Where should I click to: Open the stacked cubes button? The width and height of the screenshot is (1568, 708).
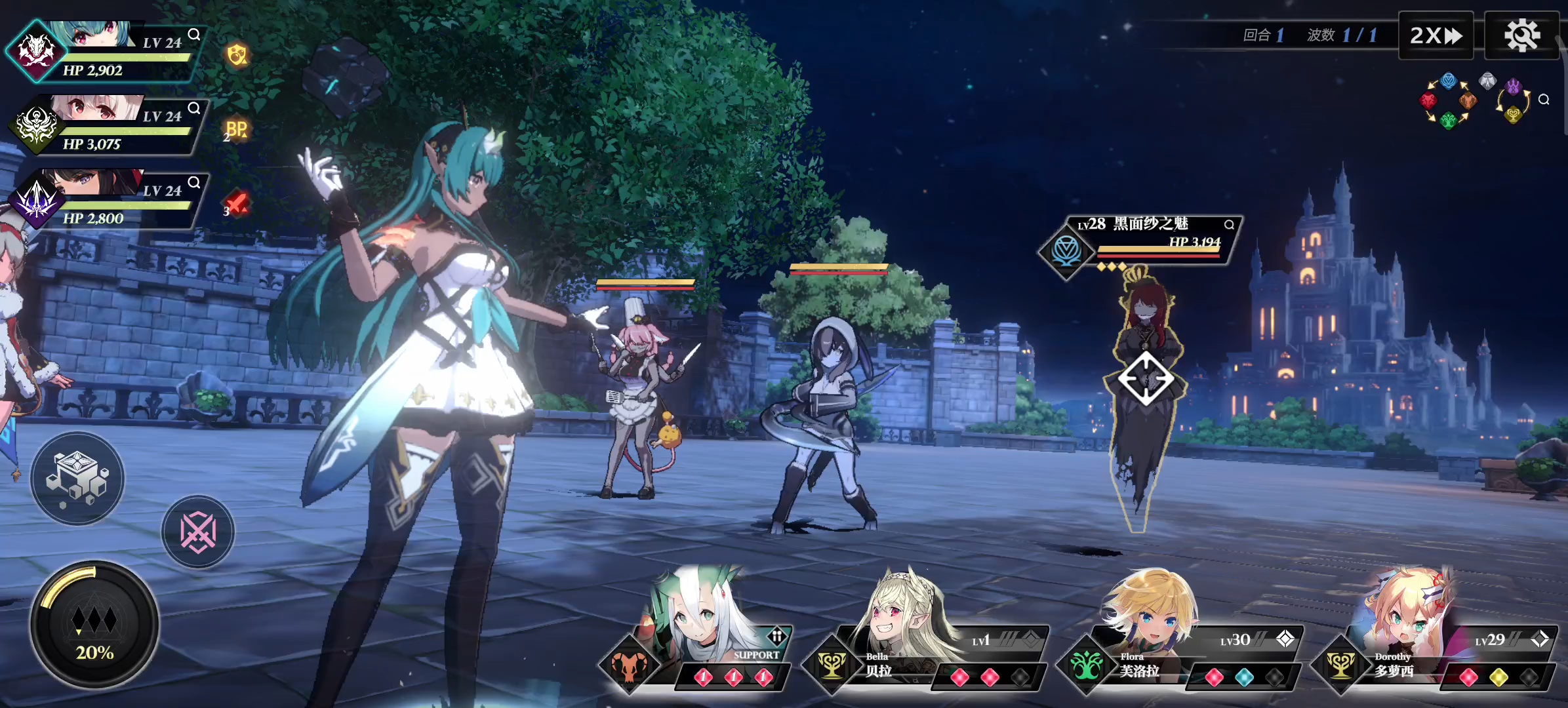pyautogui.click(x=77, y=478)
